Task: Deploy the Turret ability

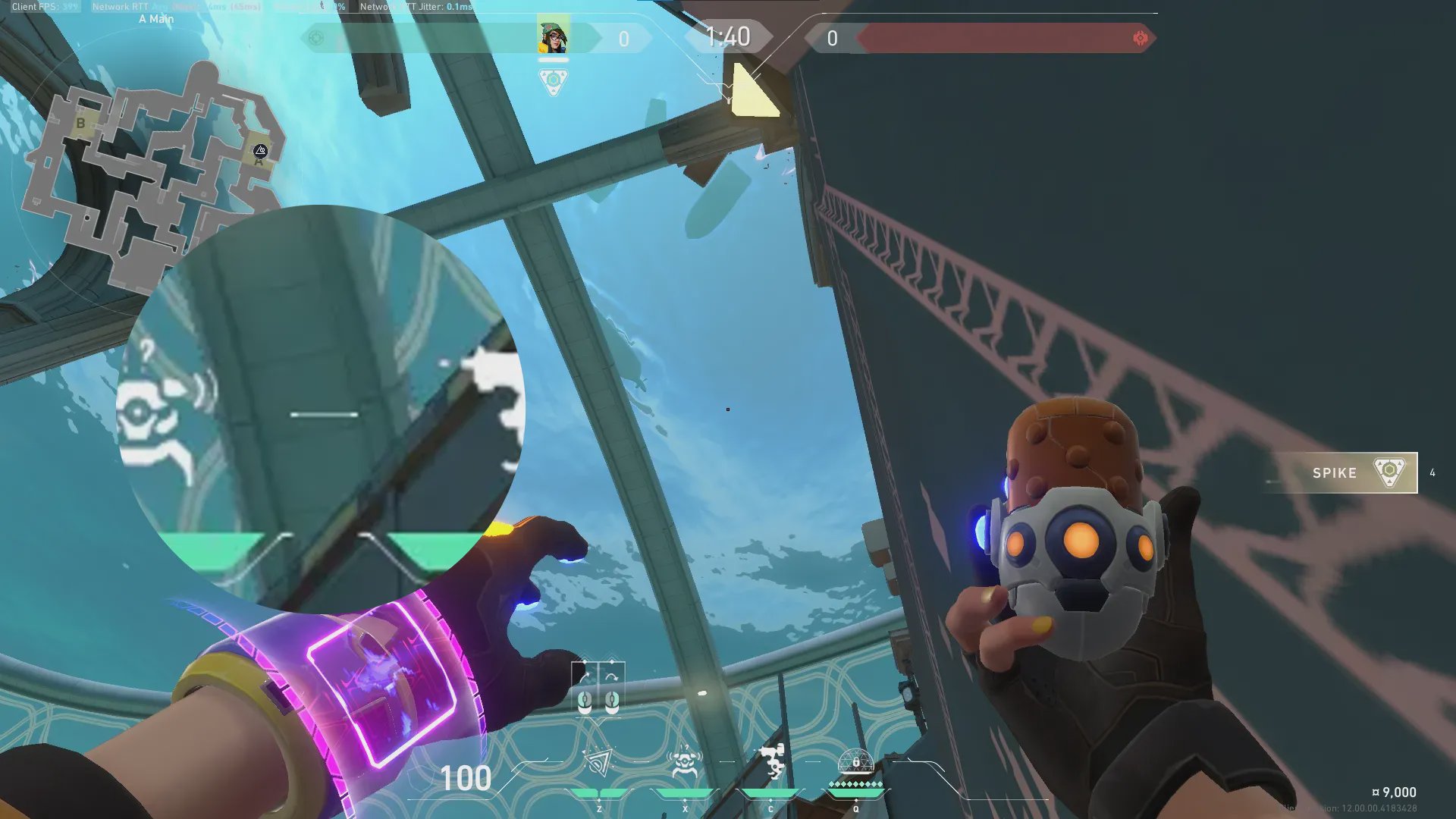Action: coord(771,763)
